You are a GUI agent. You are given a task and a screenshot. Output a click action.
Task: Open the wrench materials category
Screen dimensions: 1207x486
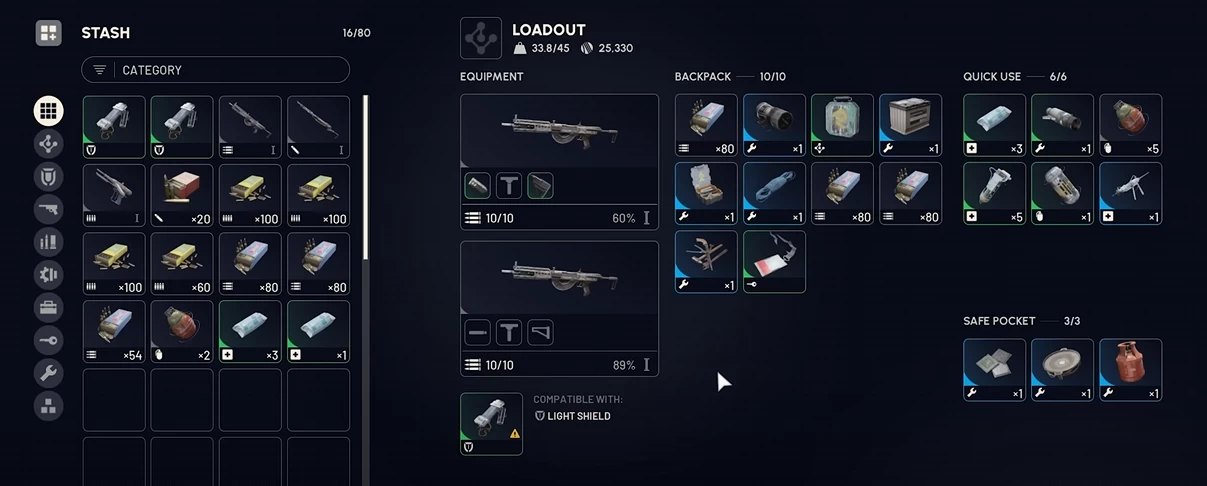(48, 373)
